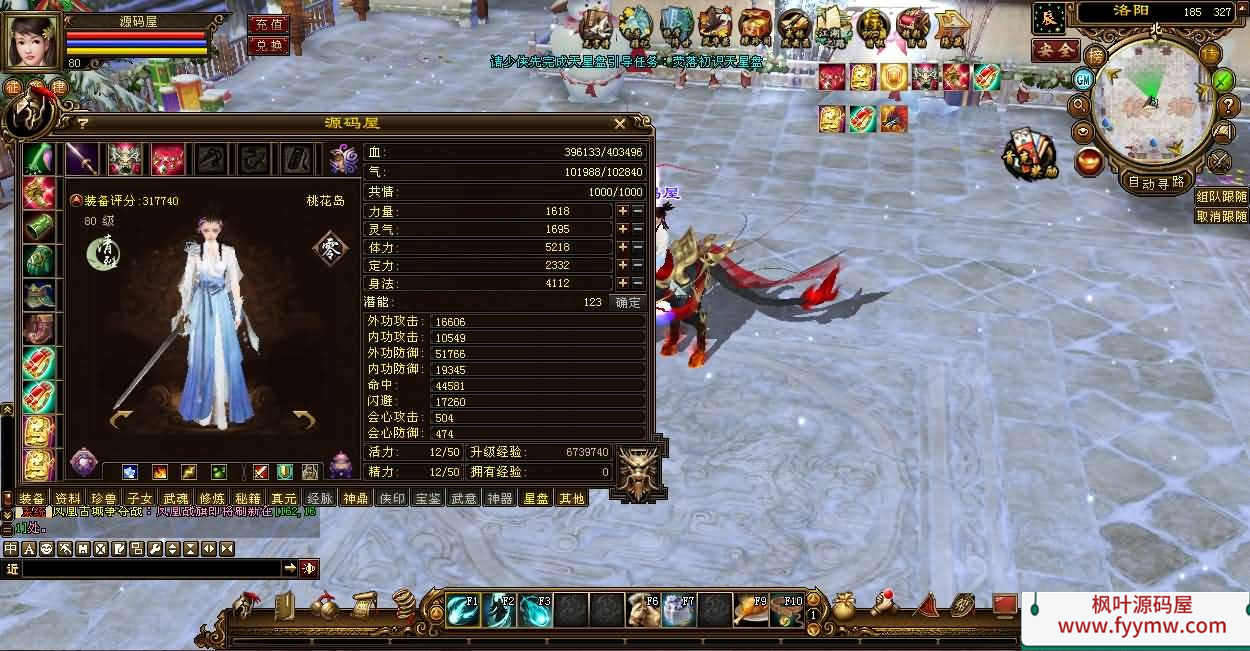Confirm potential points with 确定
The height and width of the screenshot is (651, 1250).
628,302
